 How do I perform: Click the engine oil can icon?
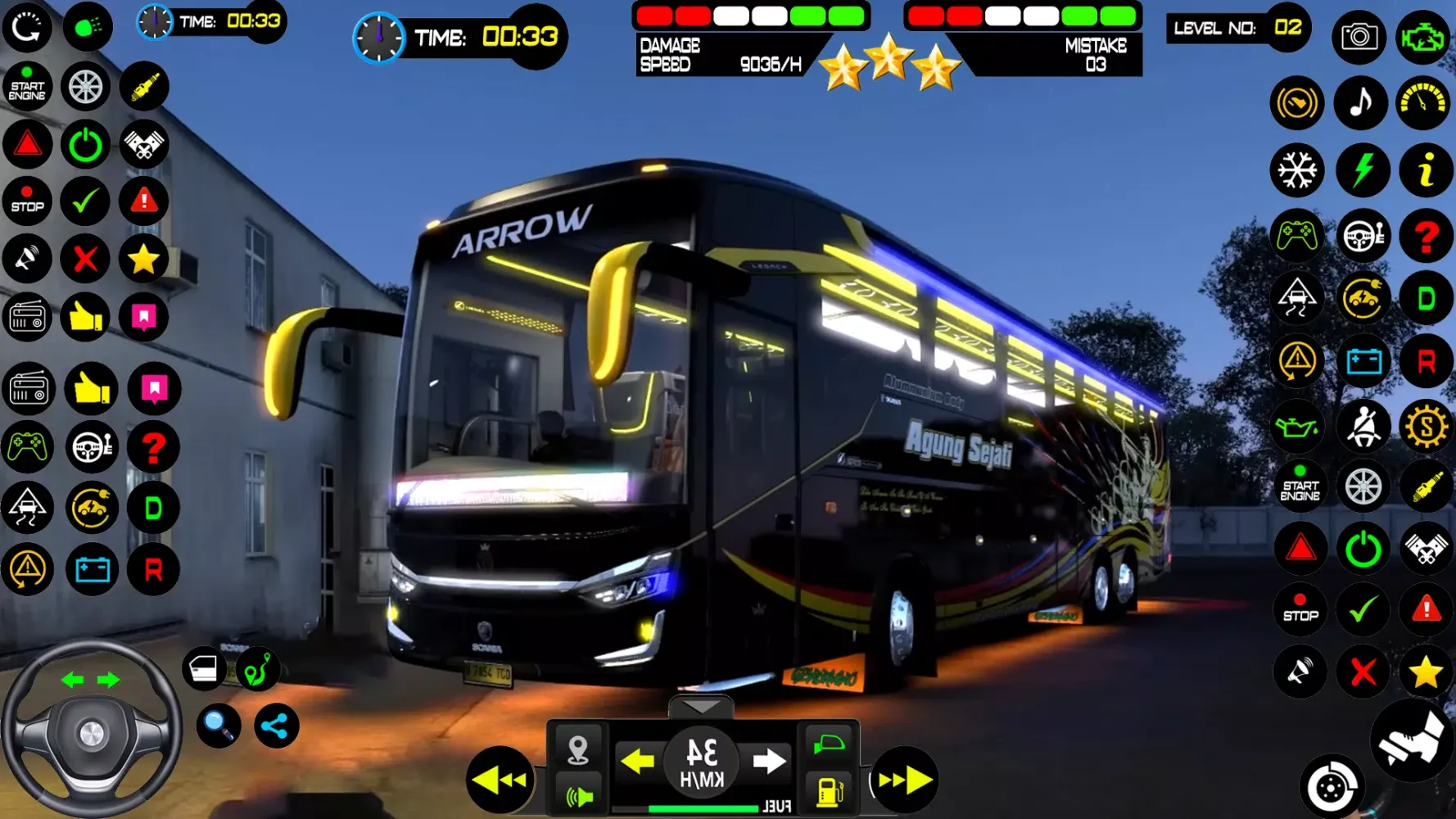click(1296, 423)
